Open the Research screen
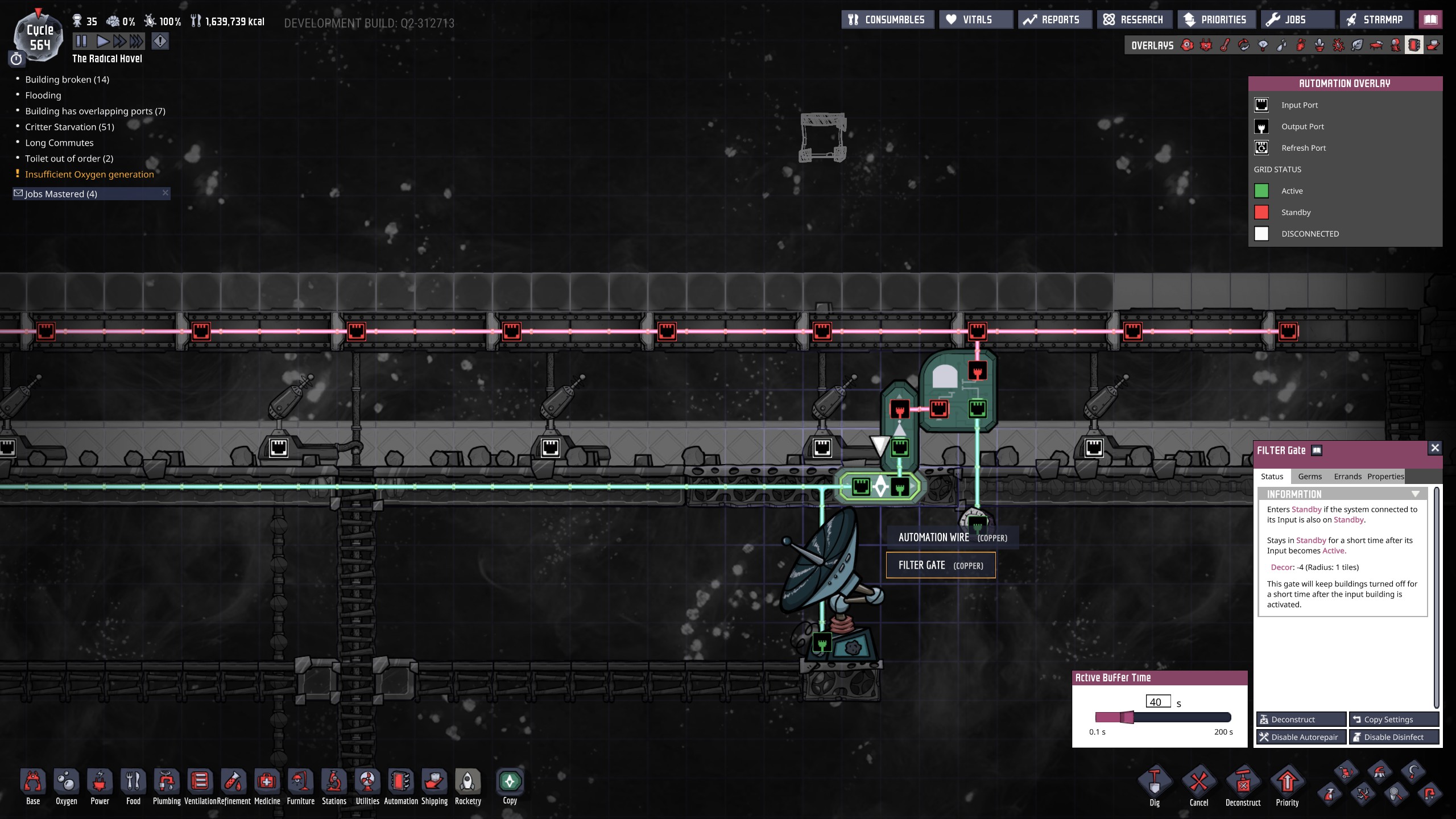Screen dimensions: 1456x819 (x=1134, y=19)
